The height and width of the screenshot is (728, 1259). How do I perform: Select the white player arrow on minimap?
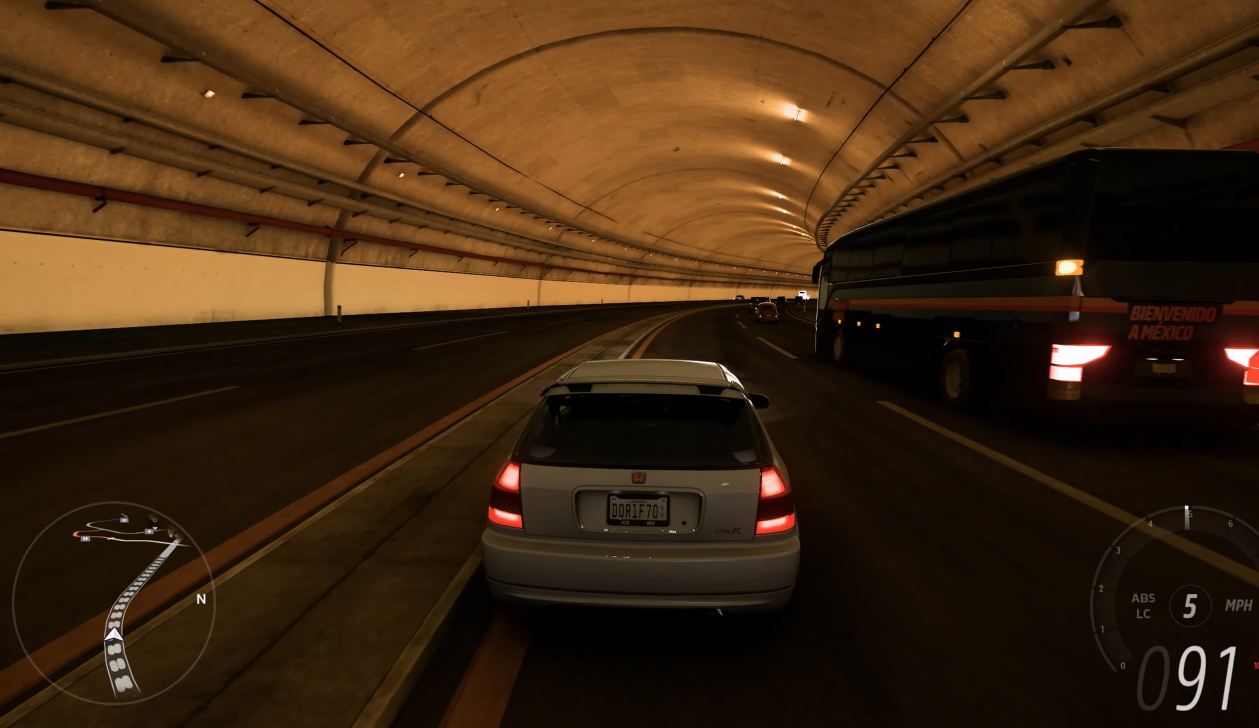click(114, 633)
